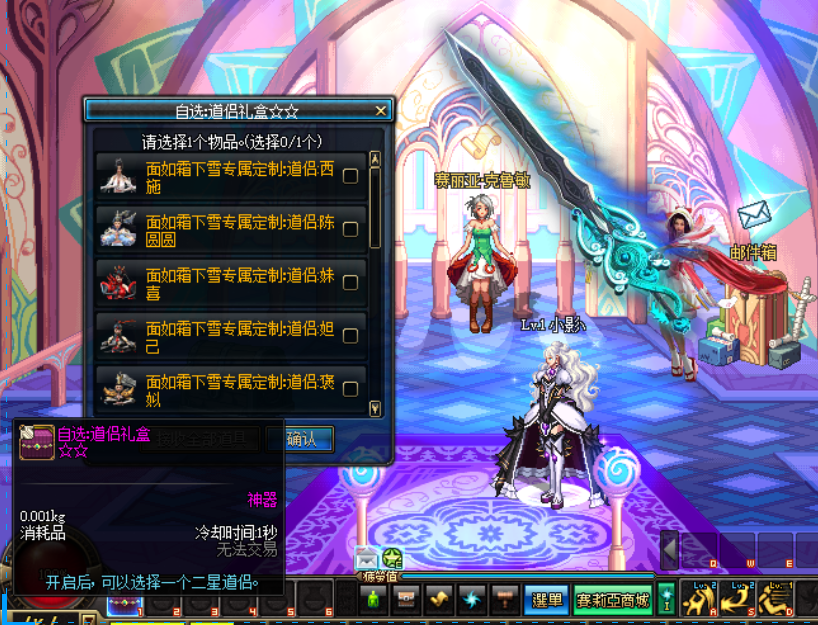Activate the skill bound to key S
Screen dimensions: 818x625
point(735,599)
